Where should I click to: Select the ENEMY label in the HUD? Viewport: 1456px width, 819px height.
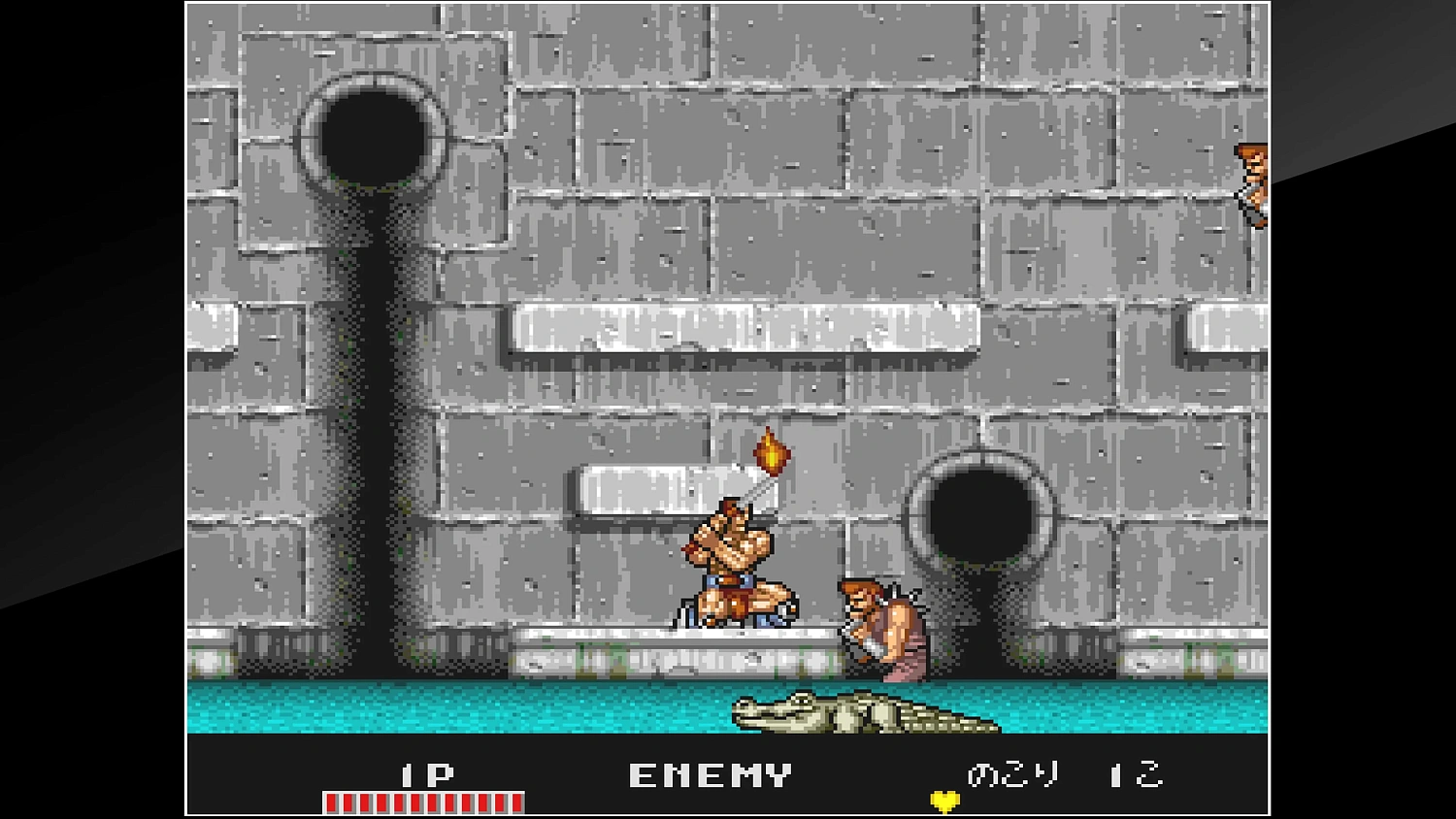[707, 774]
